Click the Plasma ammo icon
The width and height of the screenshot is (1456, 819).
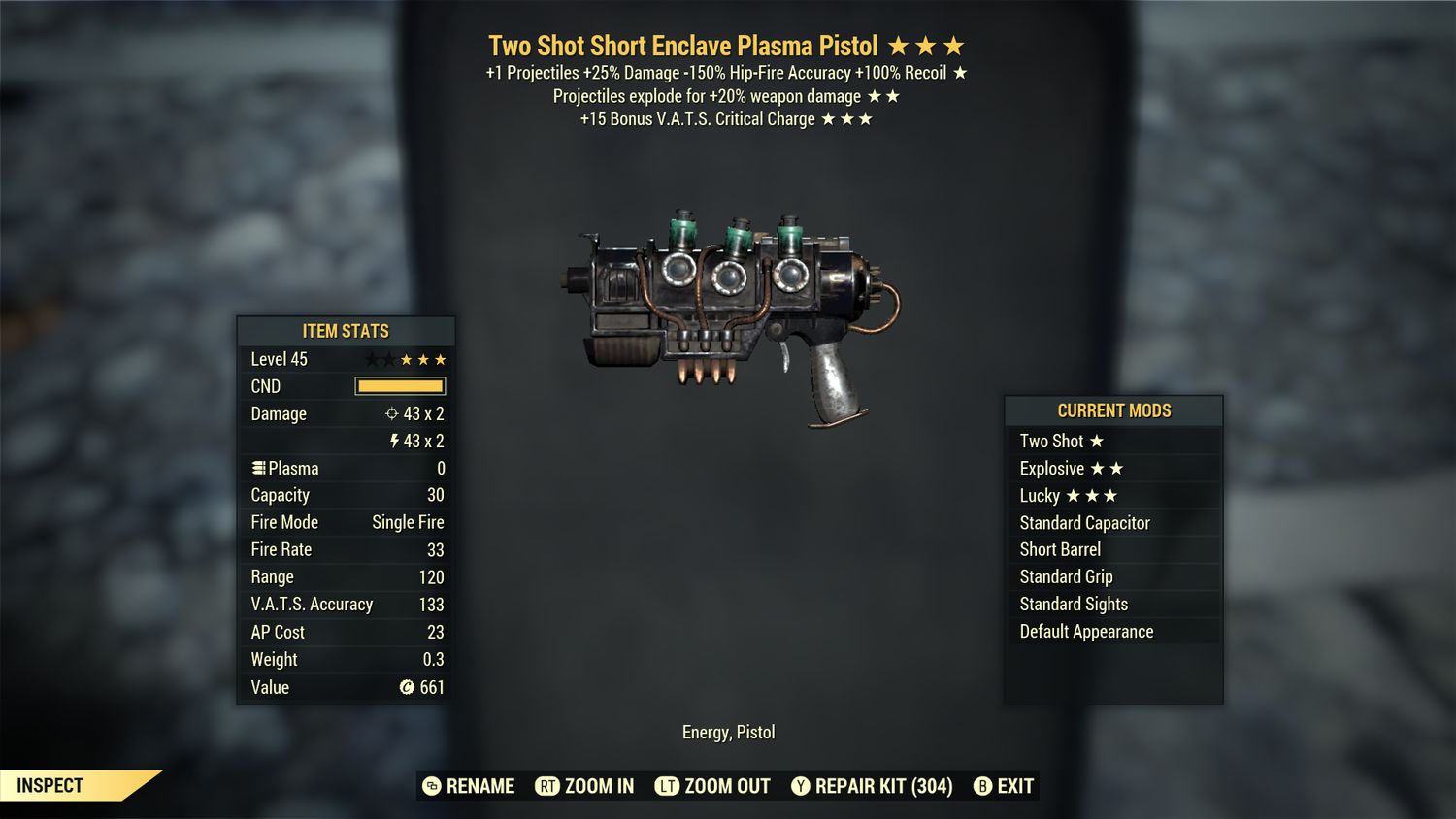click(x=257, y=468)
